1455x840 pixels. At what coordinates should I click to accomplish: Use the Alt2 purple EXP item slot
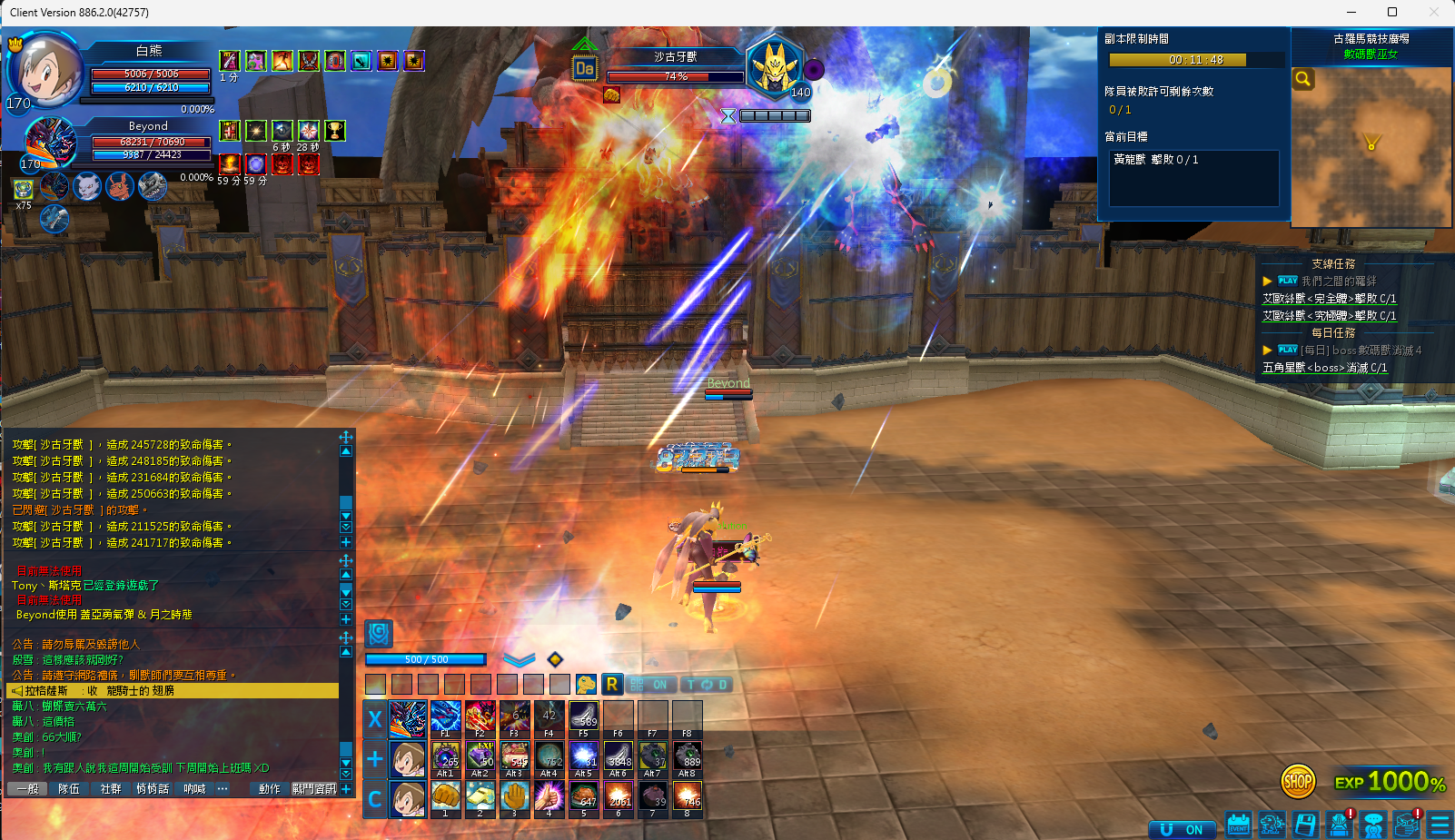pos(480,758)
